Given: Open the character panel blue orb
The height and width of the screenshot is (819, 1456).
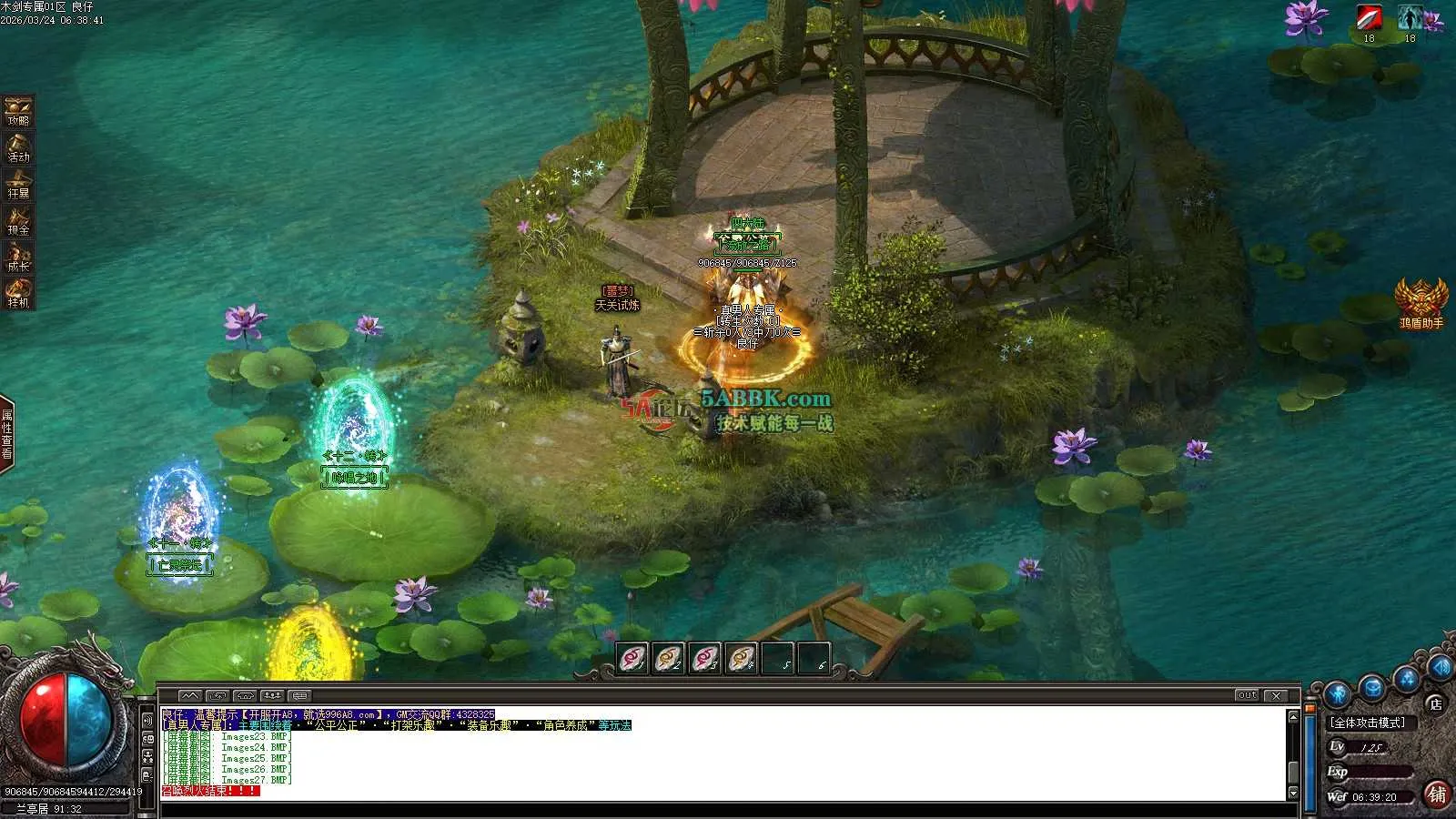Looking at the screenshot, I should pyautogui.click(x=1337, y=694).
